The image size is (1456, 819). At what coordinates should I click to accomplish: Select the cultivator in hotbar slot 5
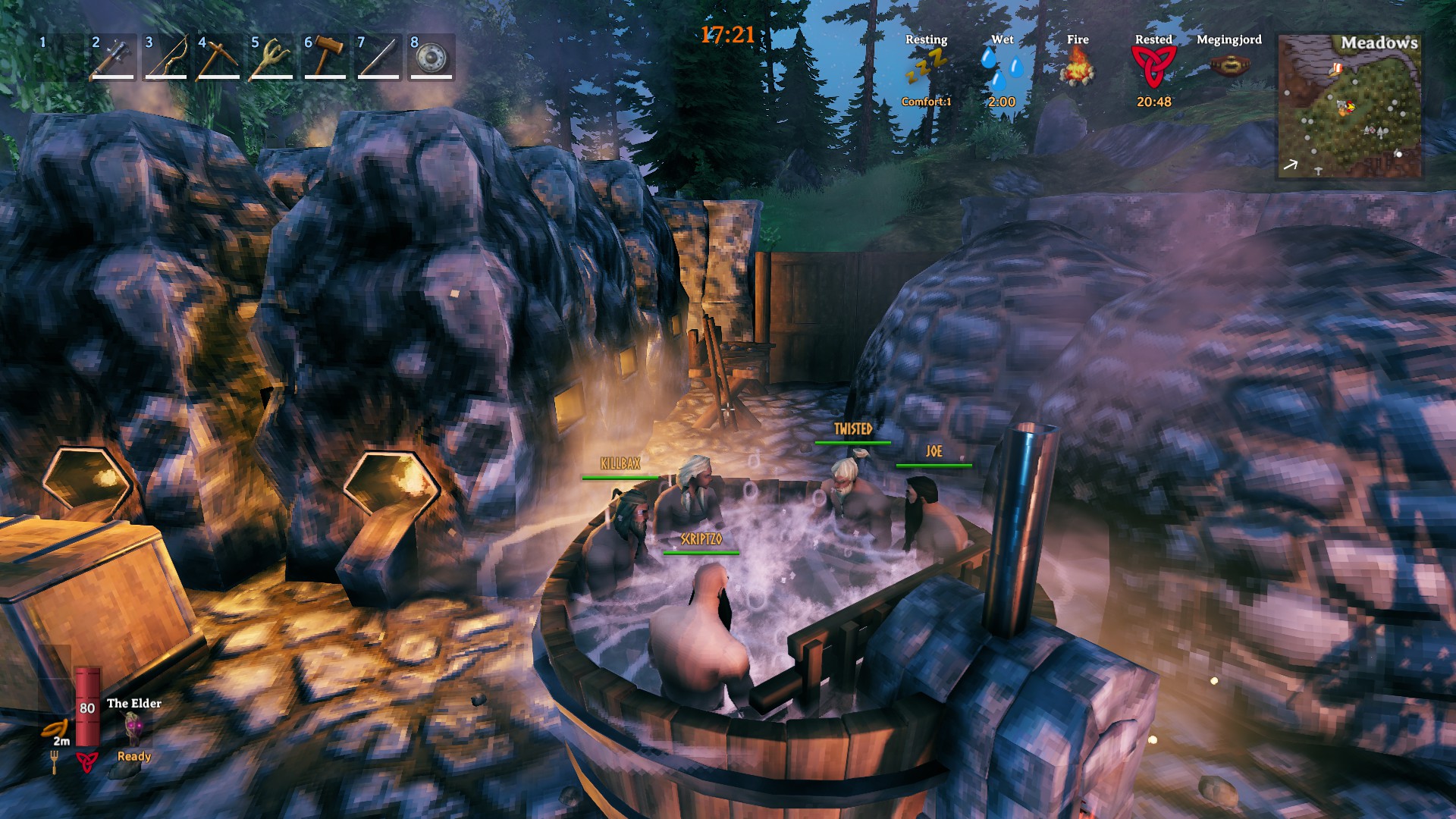coord(273,62)
